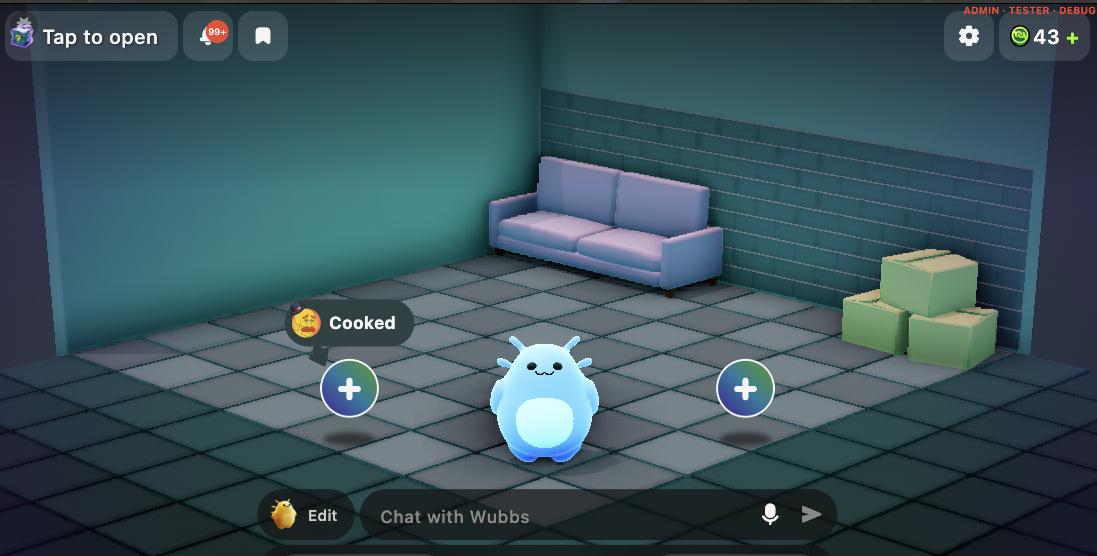Click the plus button under the Cooked bubble
Screen dimensions: 1097x556
349,389
